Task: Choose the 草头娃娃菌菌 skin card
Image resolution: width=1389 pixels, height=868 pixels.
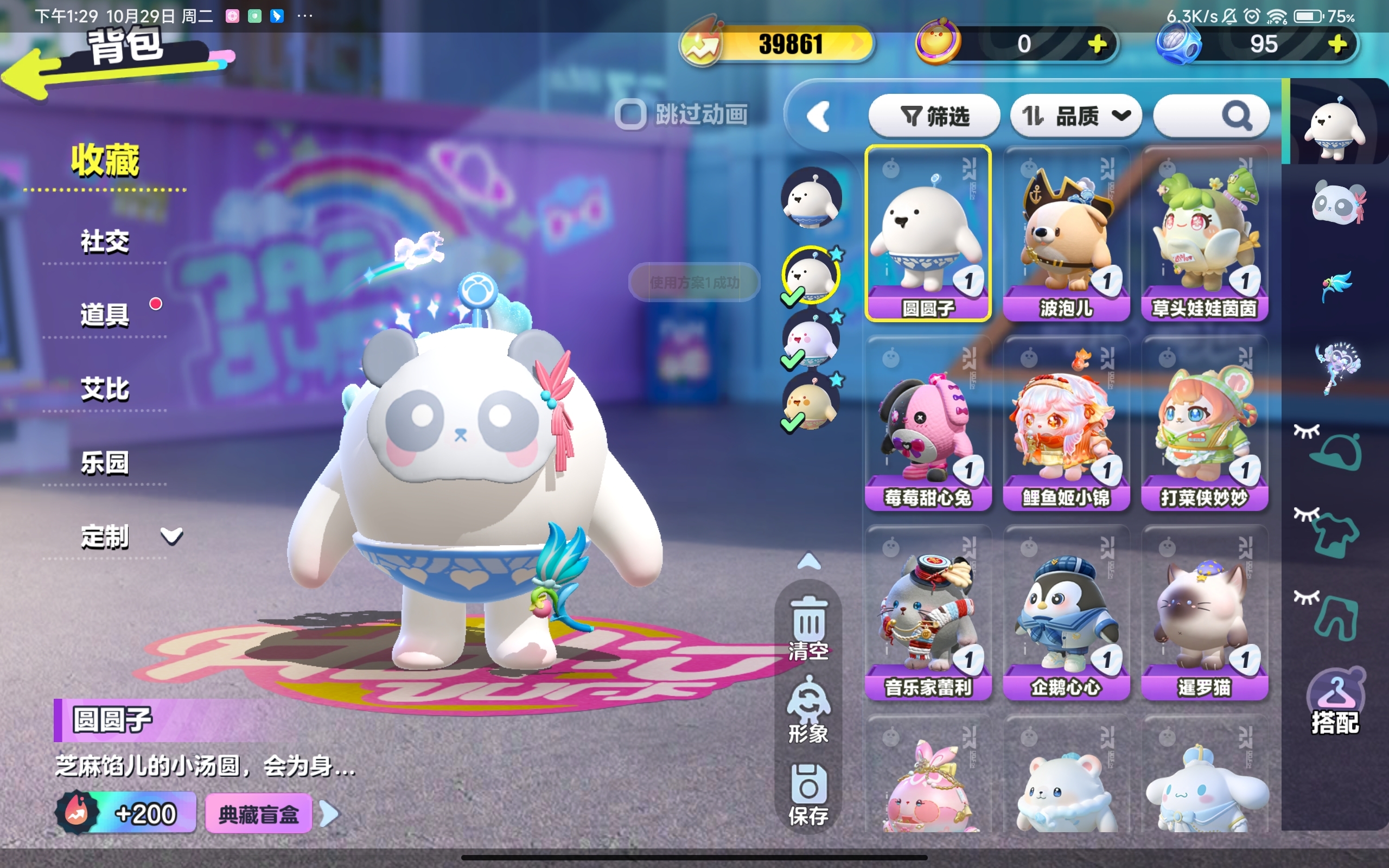Action: point(1204,234)
